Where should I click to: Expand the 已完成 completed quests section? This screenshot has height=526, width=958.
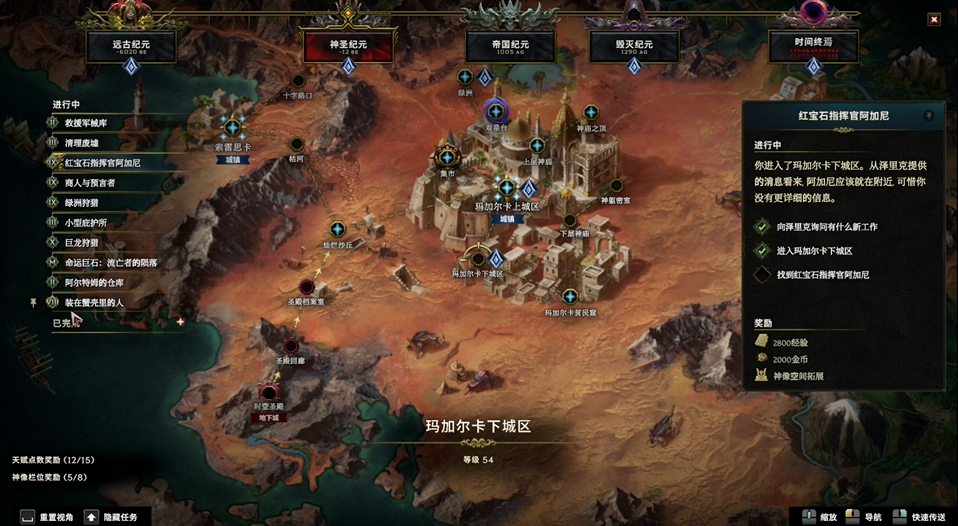coord(63,323)
